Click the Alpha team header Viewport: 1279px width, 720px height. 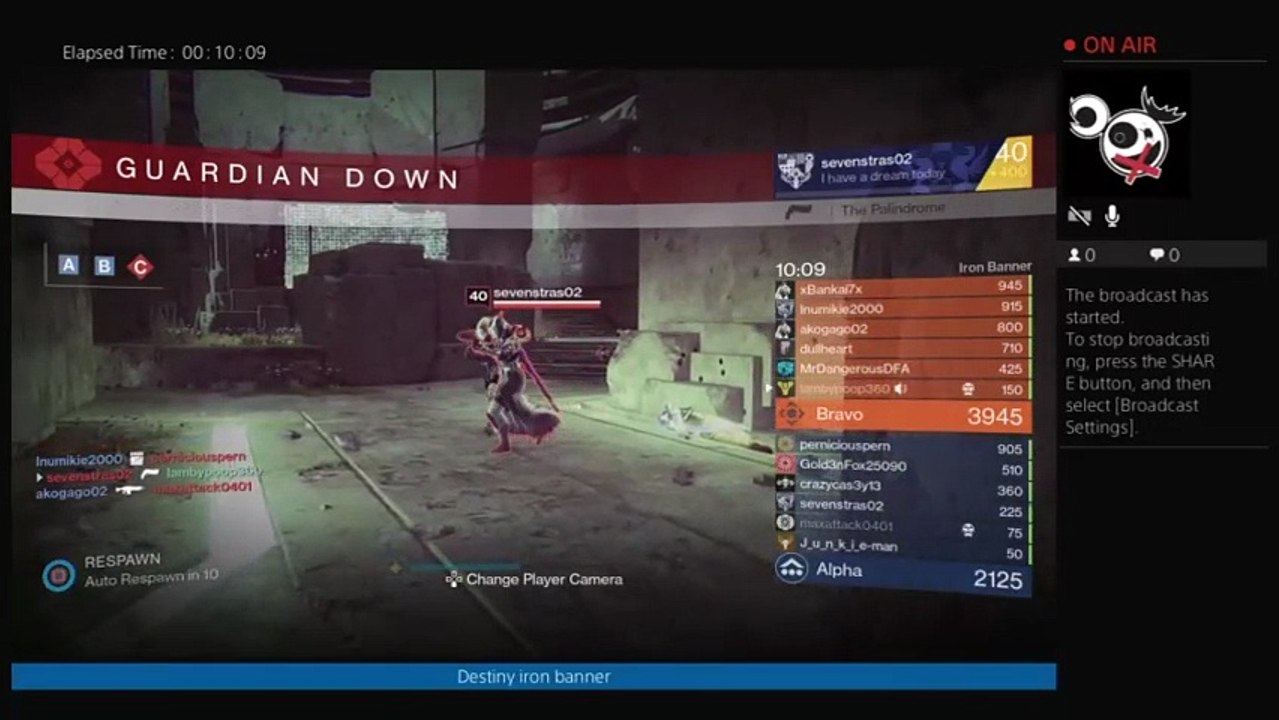point(902,572)
